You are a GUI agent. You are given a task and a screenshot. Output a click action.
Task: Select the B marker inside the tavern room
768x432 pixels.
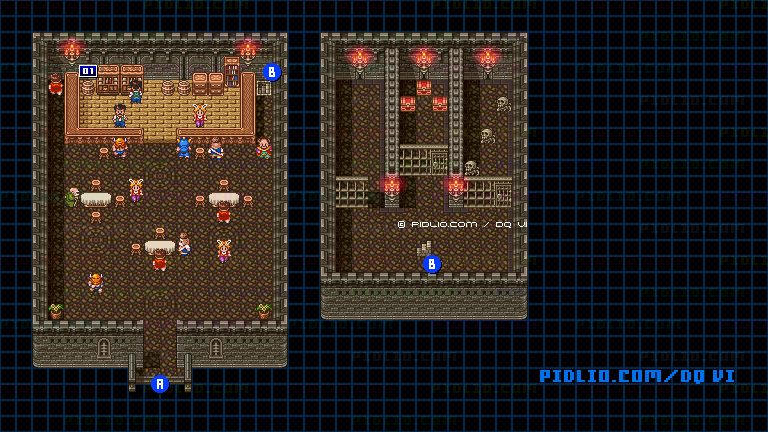[271, 72]
